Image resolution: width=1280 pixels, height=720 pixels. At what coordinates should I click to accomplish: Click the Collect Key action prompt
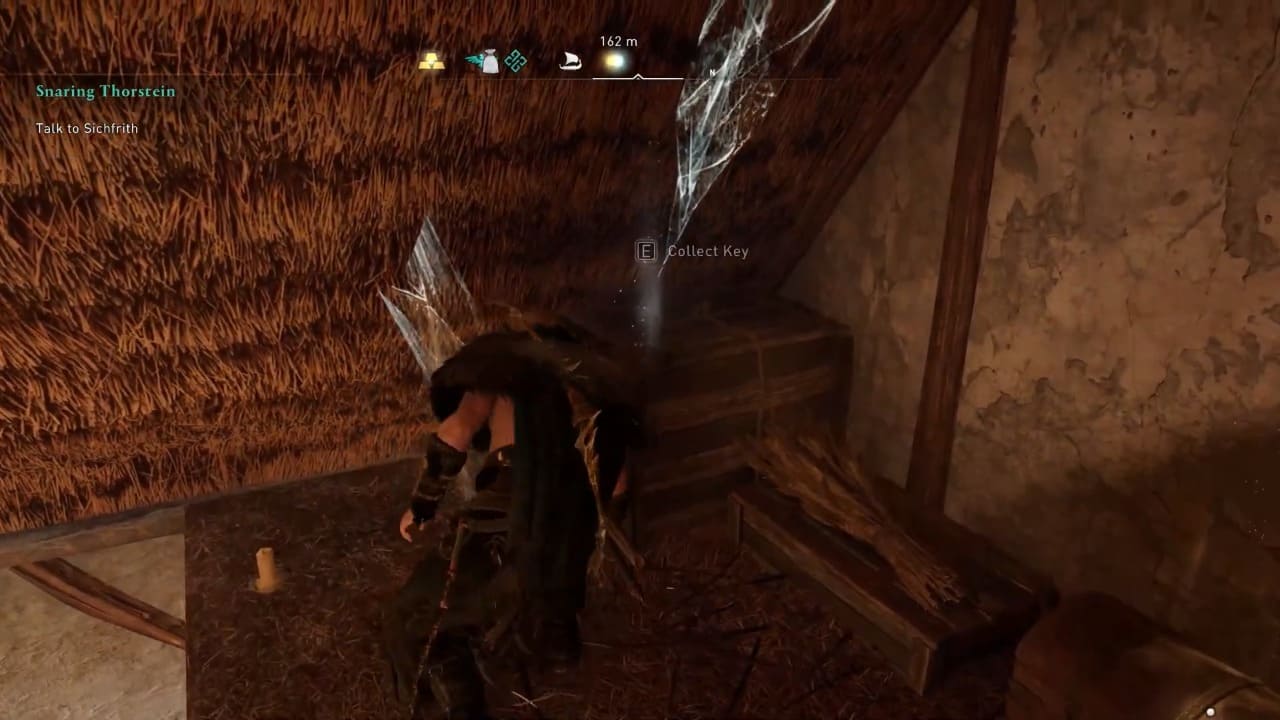tap(693, 251)
